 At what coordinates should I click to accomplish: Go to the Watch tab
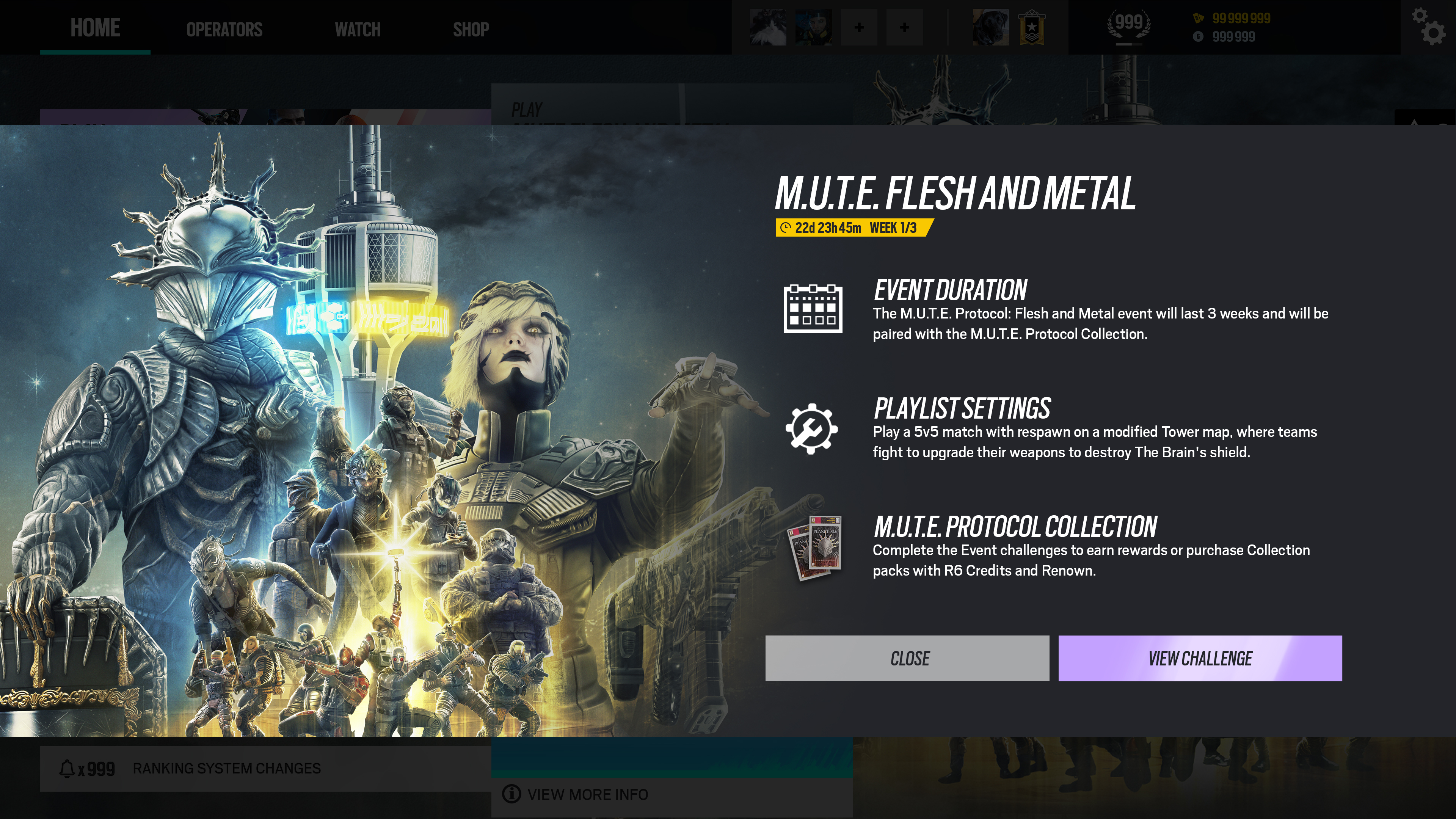click(x=357, y=29)
